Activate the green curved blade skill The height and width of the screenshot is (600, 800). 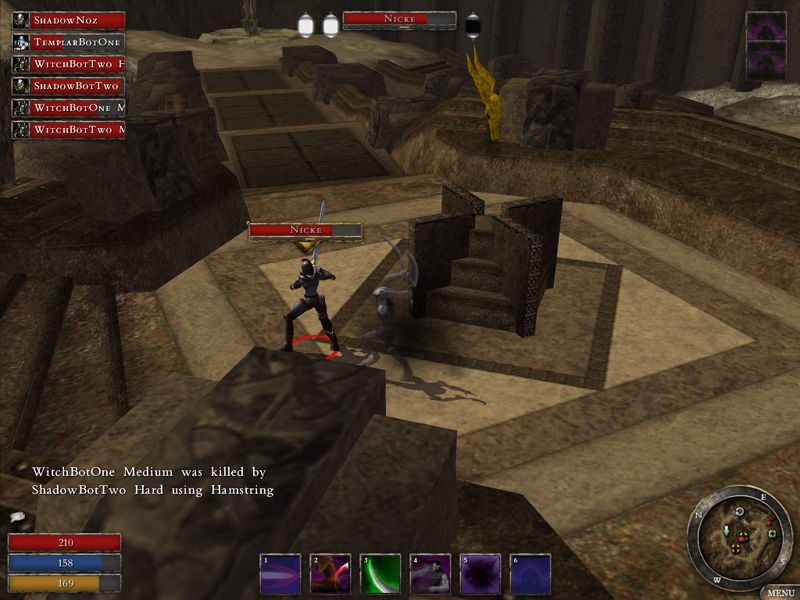pos(380,574)
